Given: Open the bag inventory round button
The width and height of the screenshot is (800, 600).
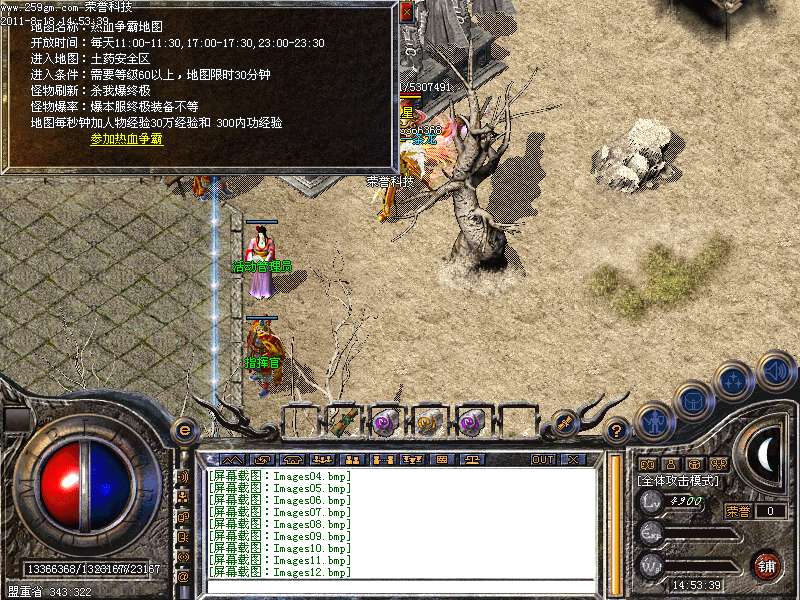Looking at the screenshot, I should (692, 399).
